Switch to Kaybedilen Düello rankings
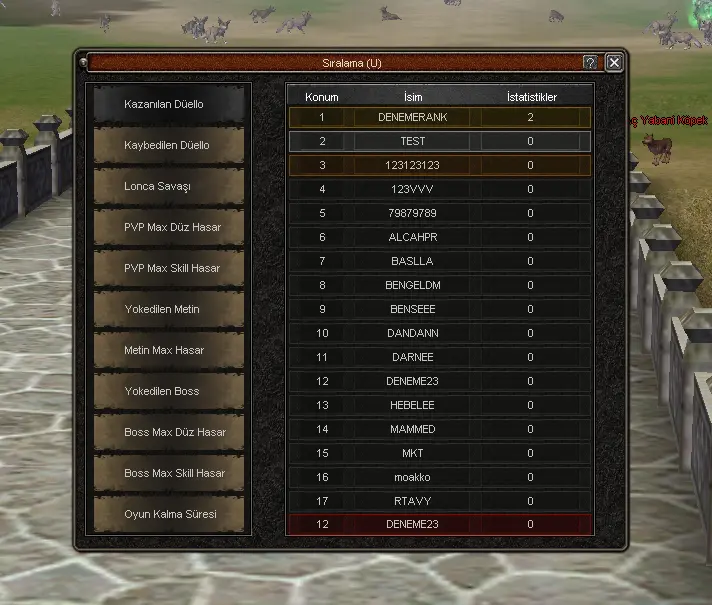Screen dimensions: 712x605 click(x=168, y=145)
